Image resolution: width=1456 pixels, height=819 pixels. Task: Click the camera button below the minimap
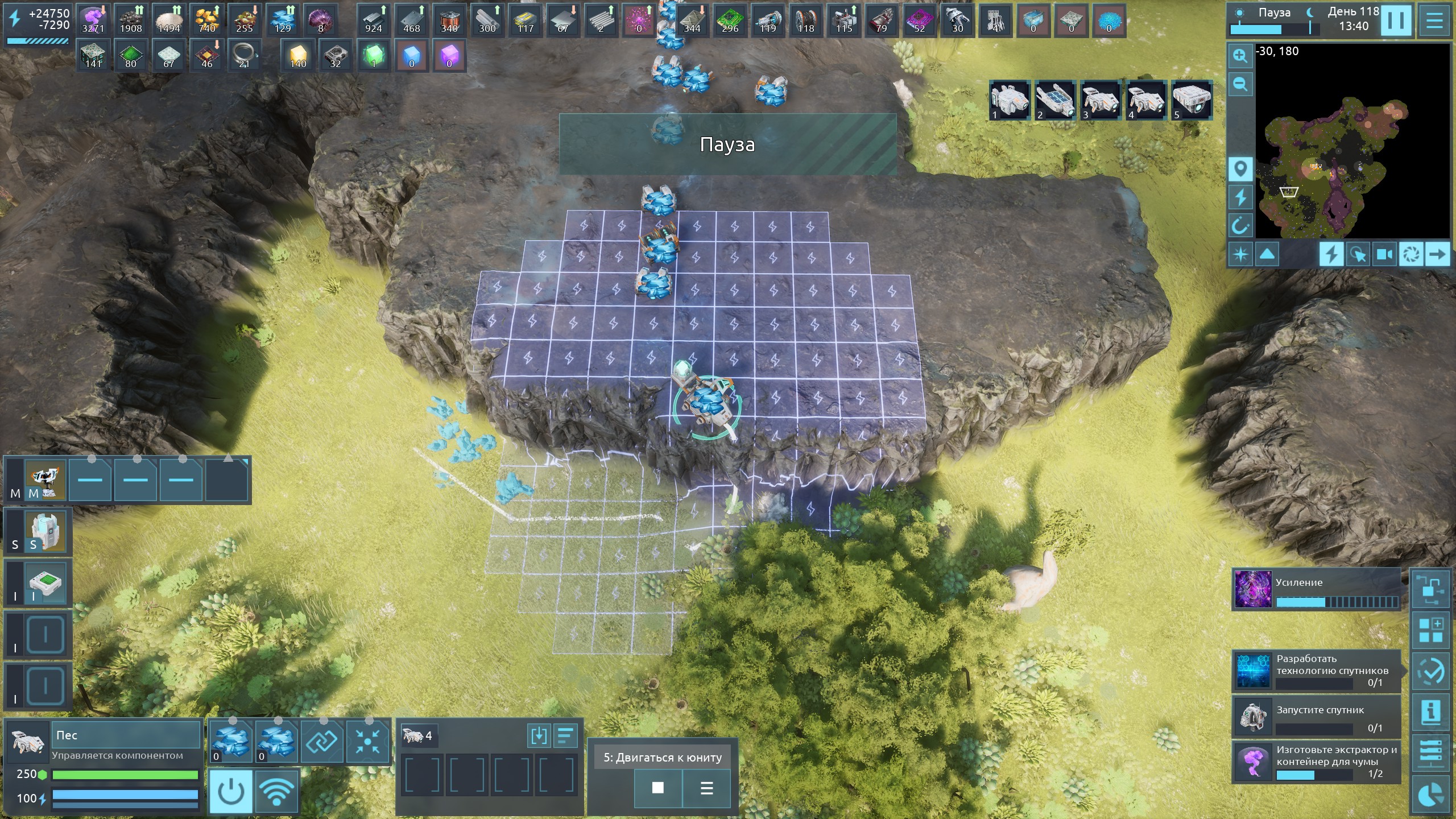coord(1384,254)
